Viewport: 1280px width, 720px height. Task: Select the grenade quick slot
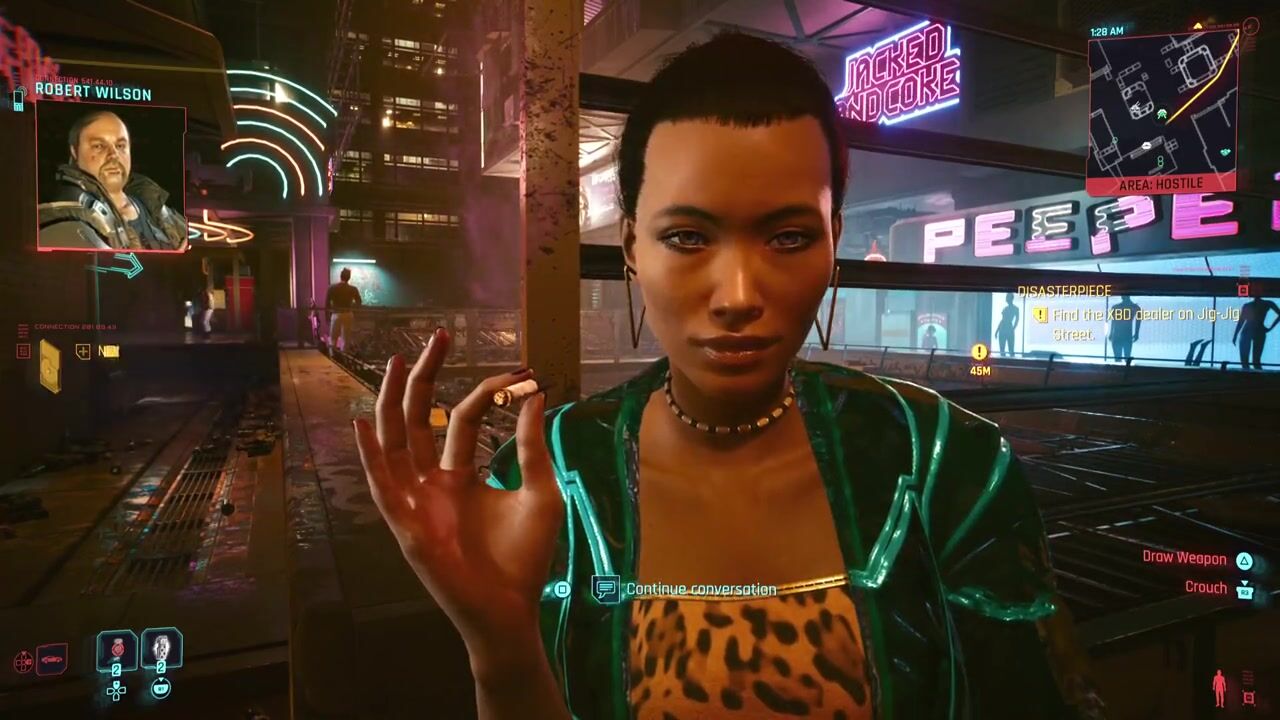click(161, 652)
